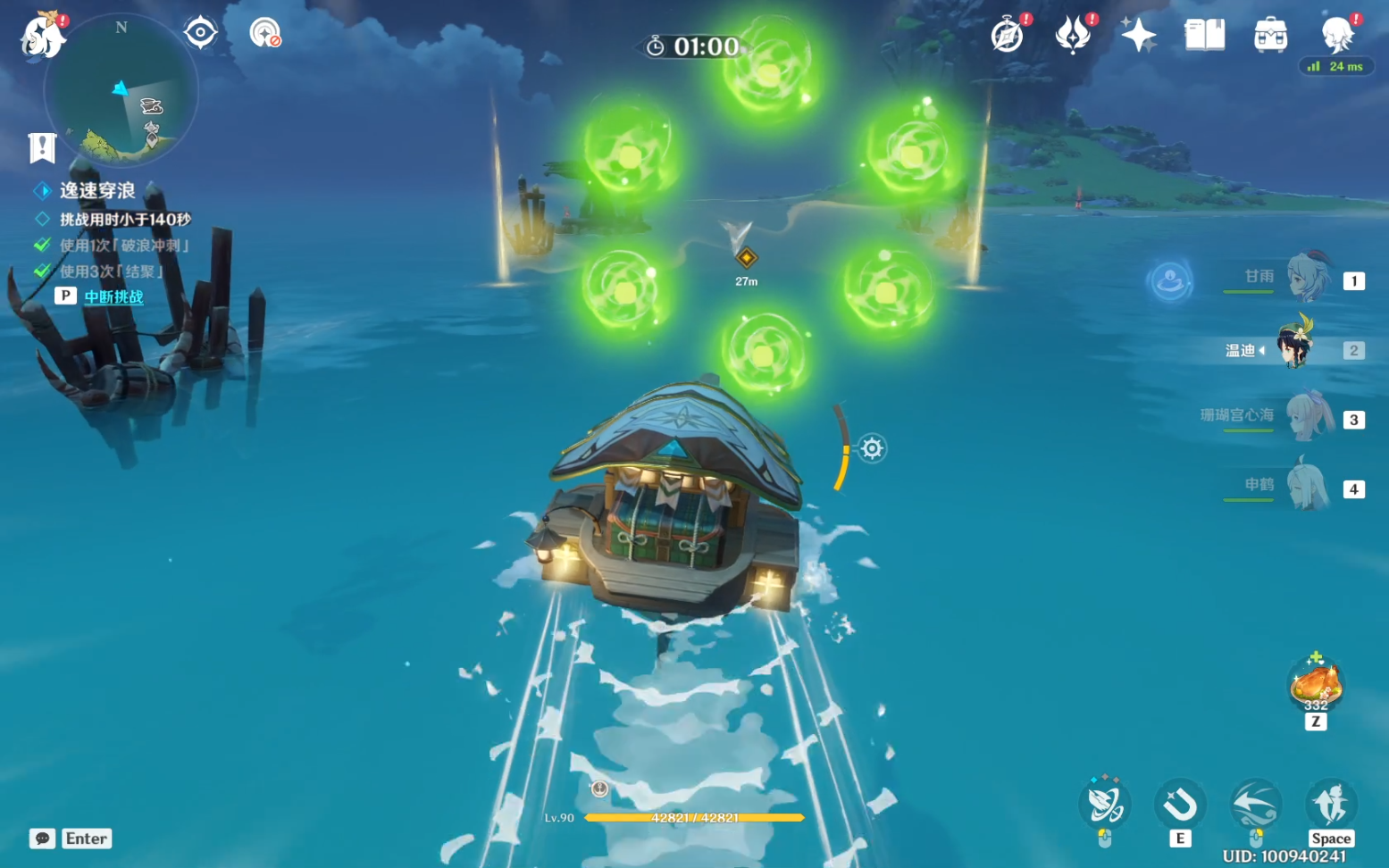Open the wish star icon

click(1138, 36)
